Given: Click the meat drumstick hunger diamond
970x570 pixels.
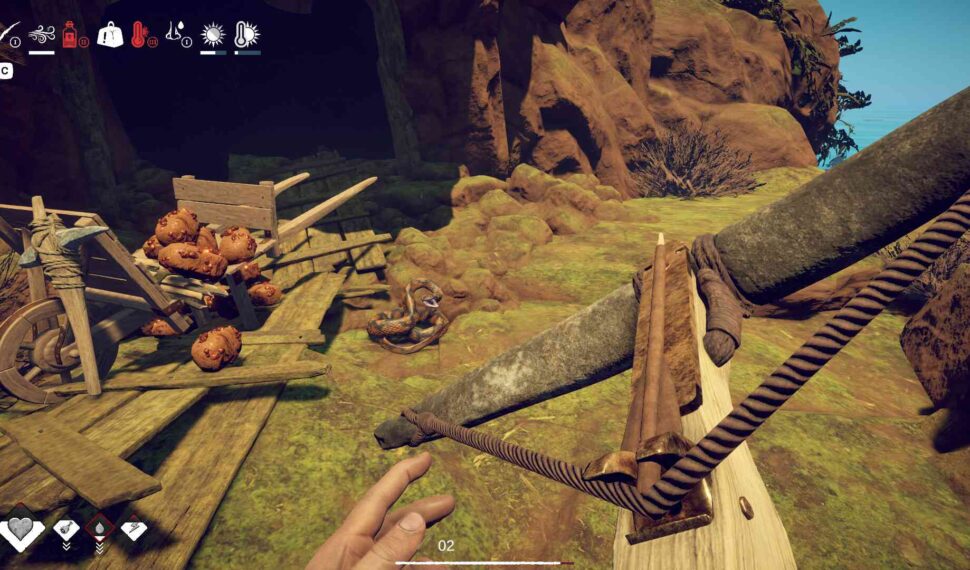Looking at the screenshot, I should coord(67,527).
